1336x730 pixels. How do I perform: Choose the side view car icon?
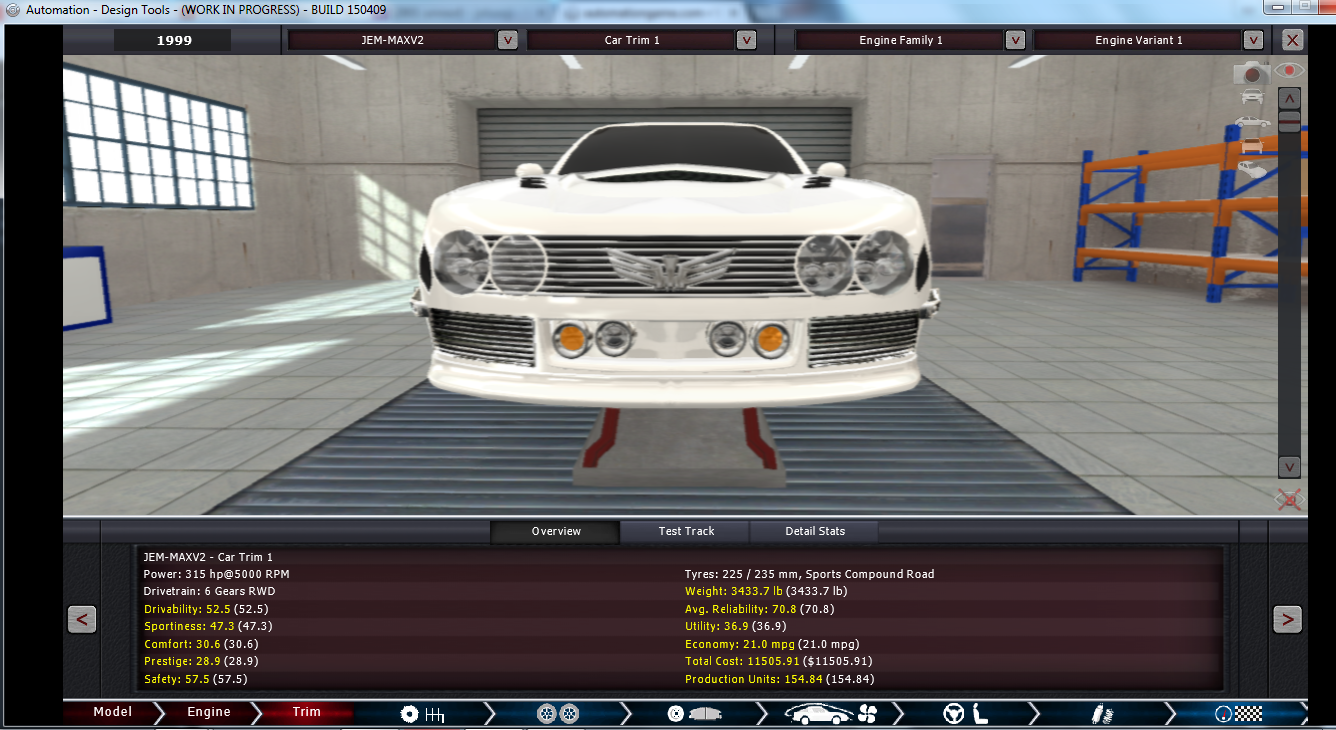[x=1252, y=122]
